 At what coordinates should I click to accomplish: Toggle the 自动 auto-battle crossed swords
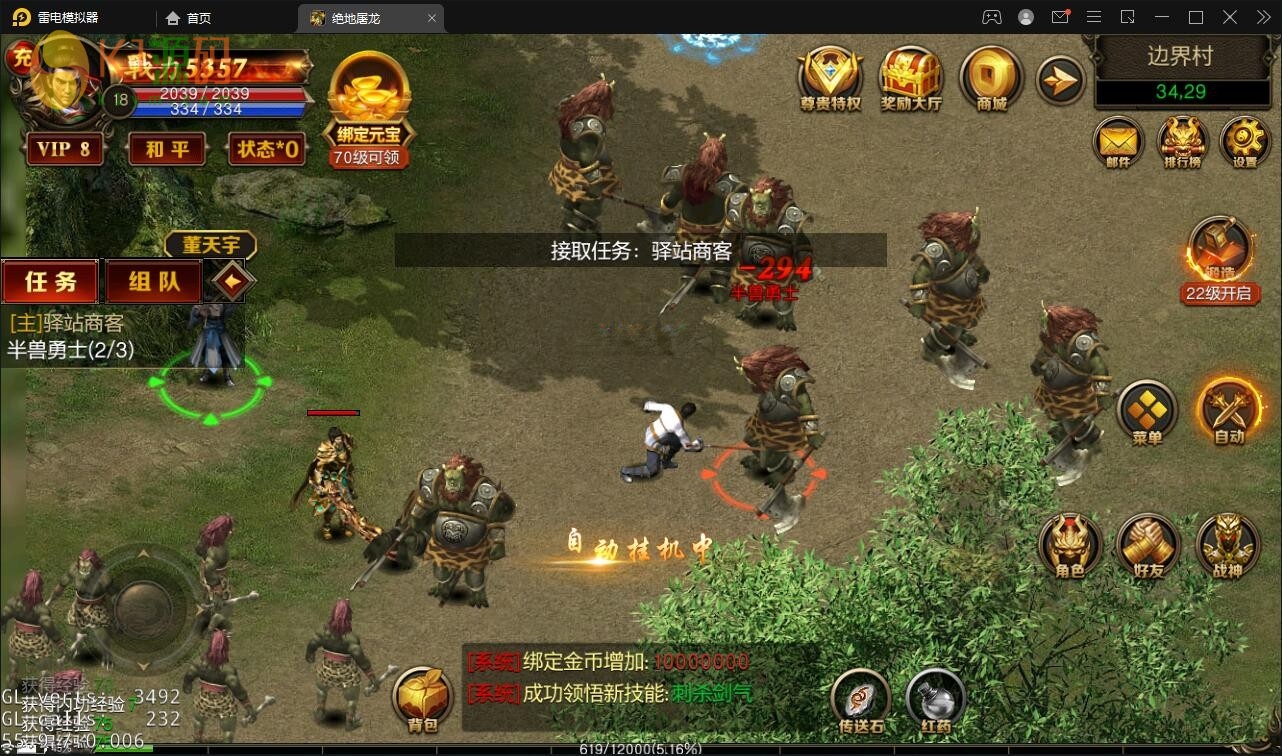[1229, 410]
